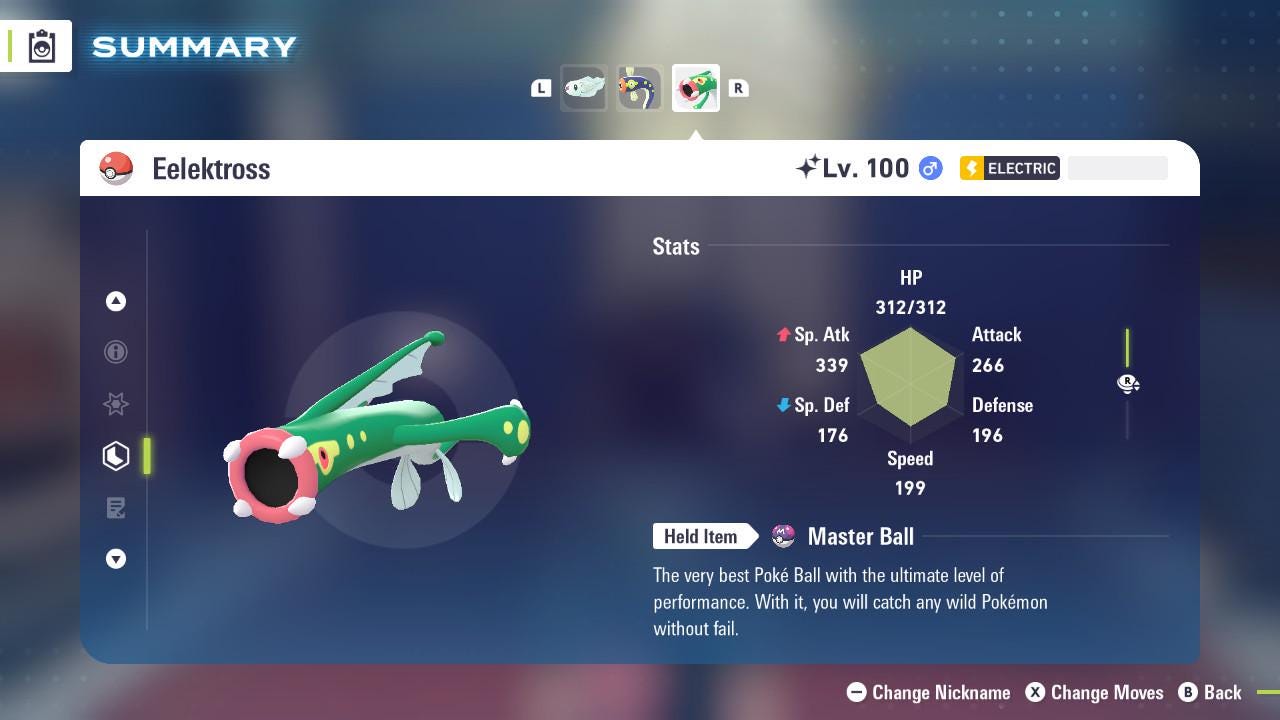
Task: Select the hexagon stats page tab
Action: [116, 456]
